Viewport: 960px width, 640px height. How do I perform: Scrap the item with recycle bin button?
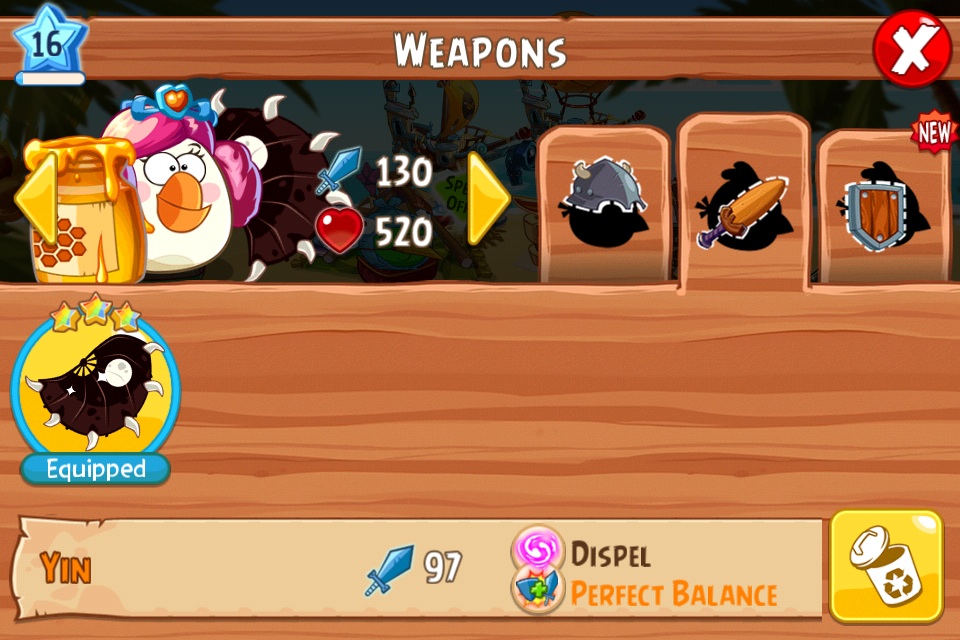[x=886, y=566]
